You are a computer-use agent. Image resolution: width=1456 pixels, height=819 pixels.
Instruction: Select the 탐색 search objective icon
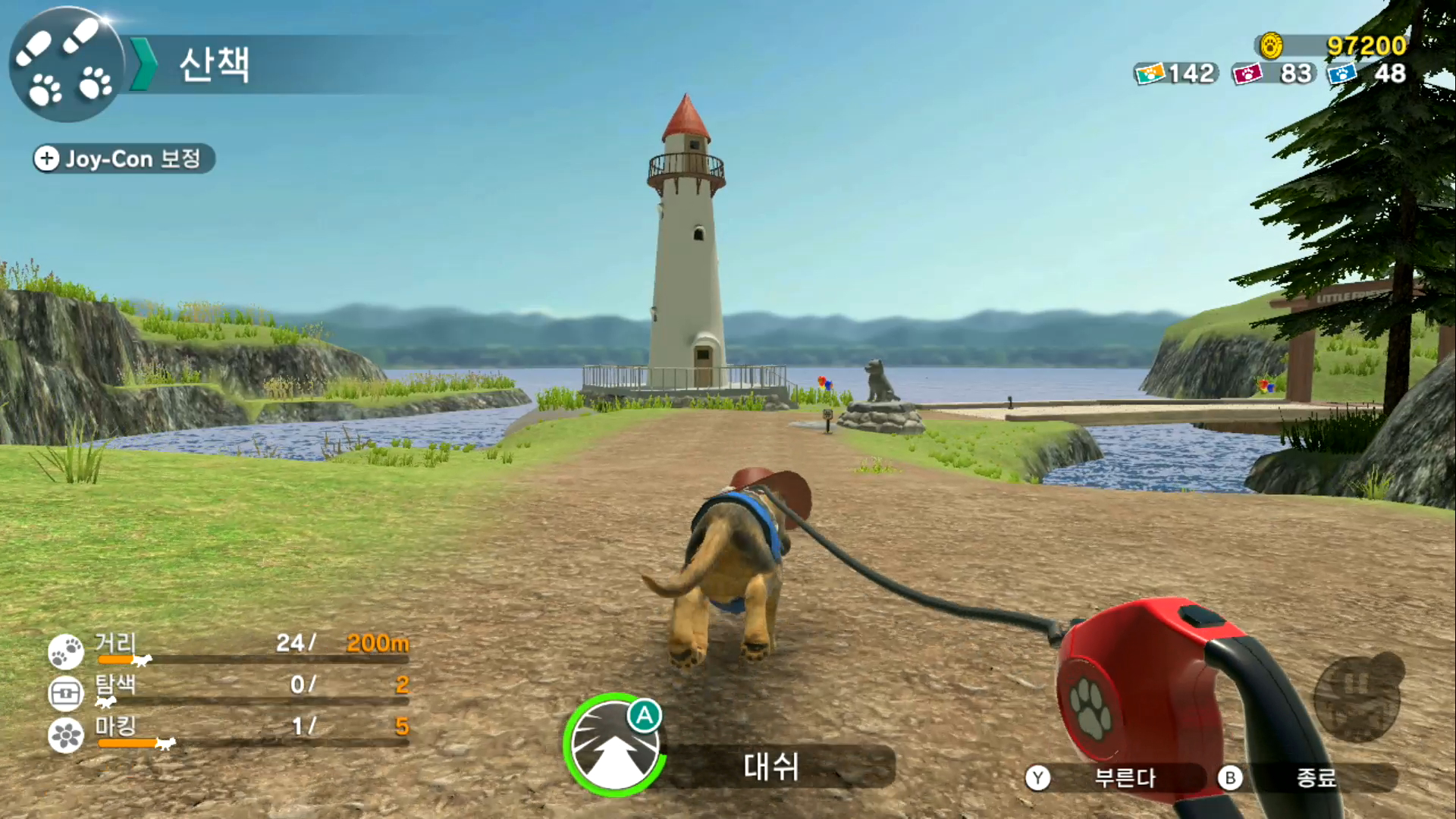pos(66,692)
